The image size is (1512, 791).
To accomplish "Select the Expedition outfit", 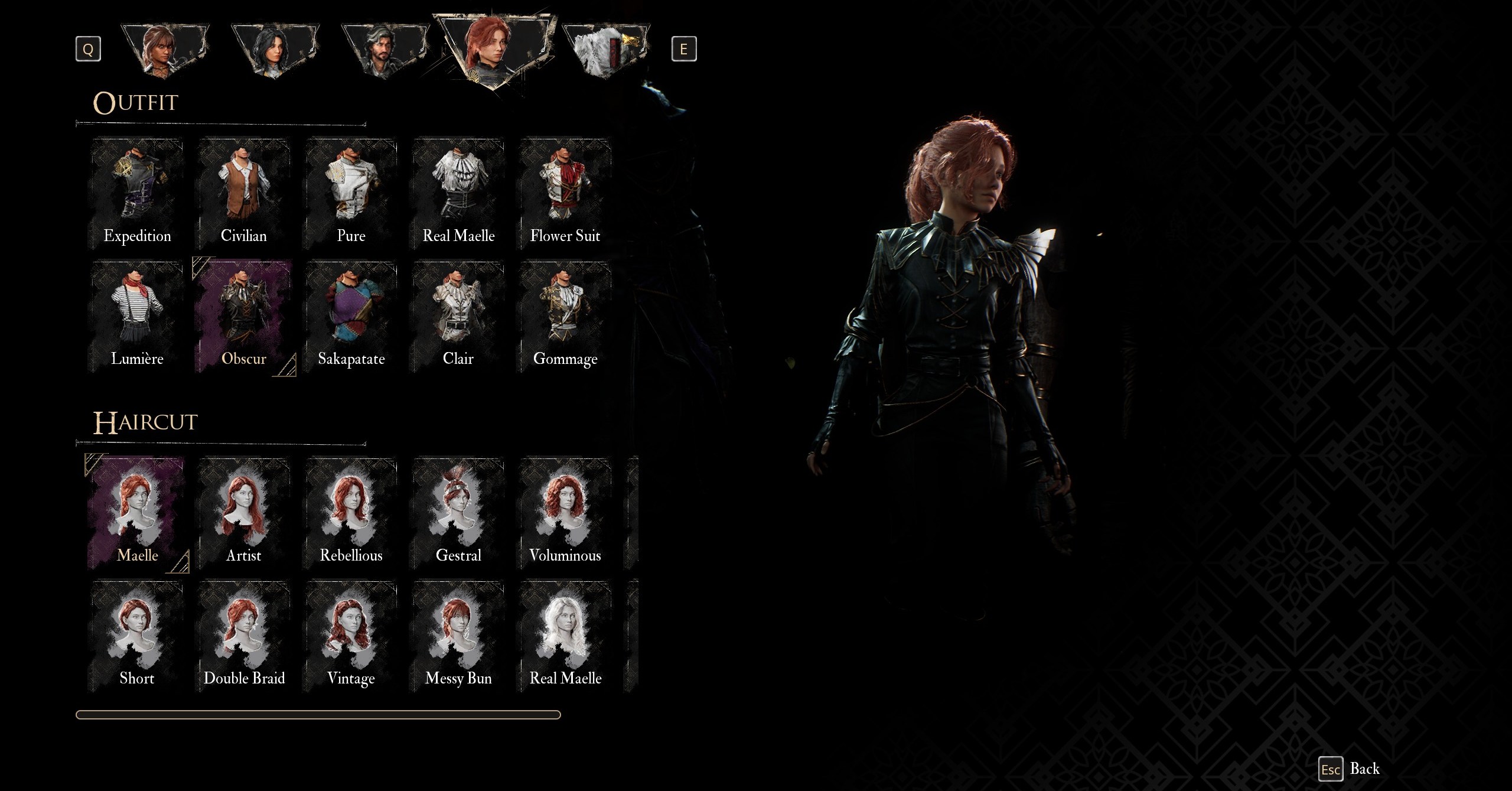I will point(137,194).
